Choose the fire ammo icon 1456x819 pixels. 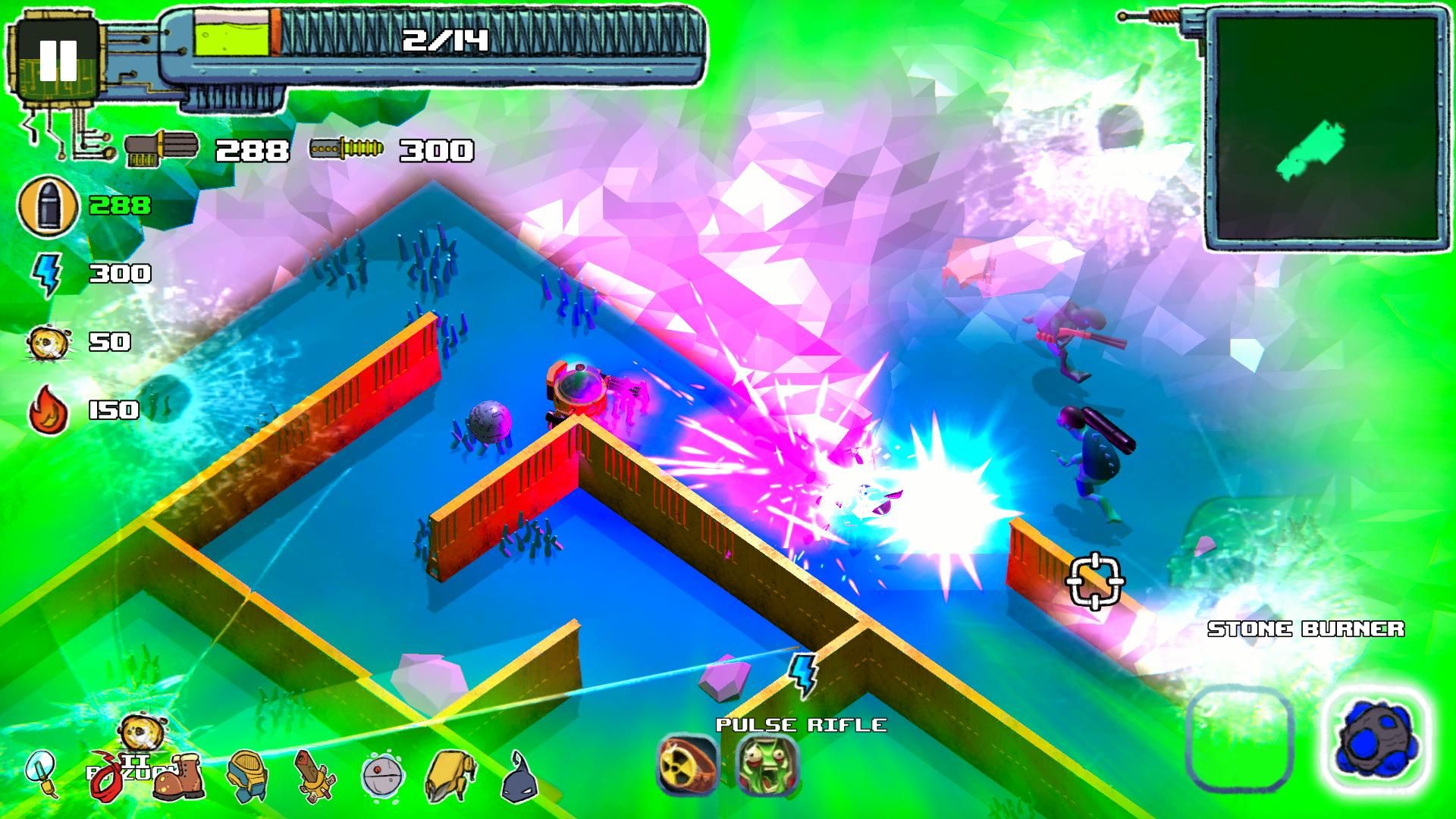[x=49, y=410]
